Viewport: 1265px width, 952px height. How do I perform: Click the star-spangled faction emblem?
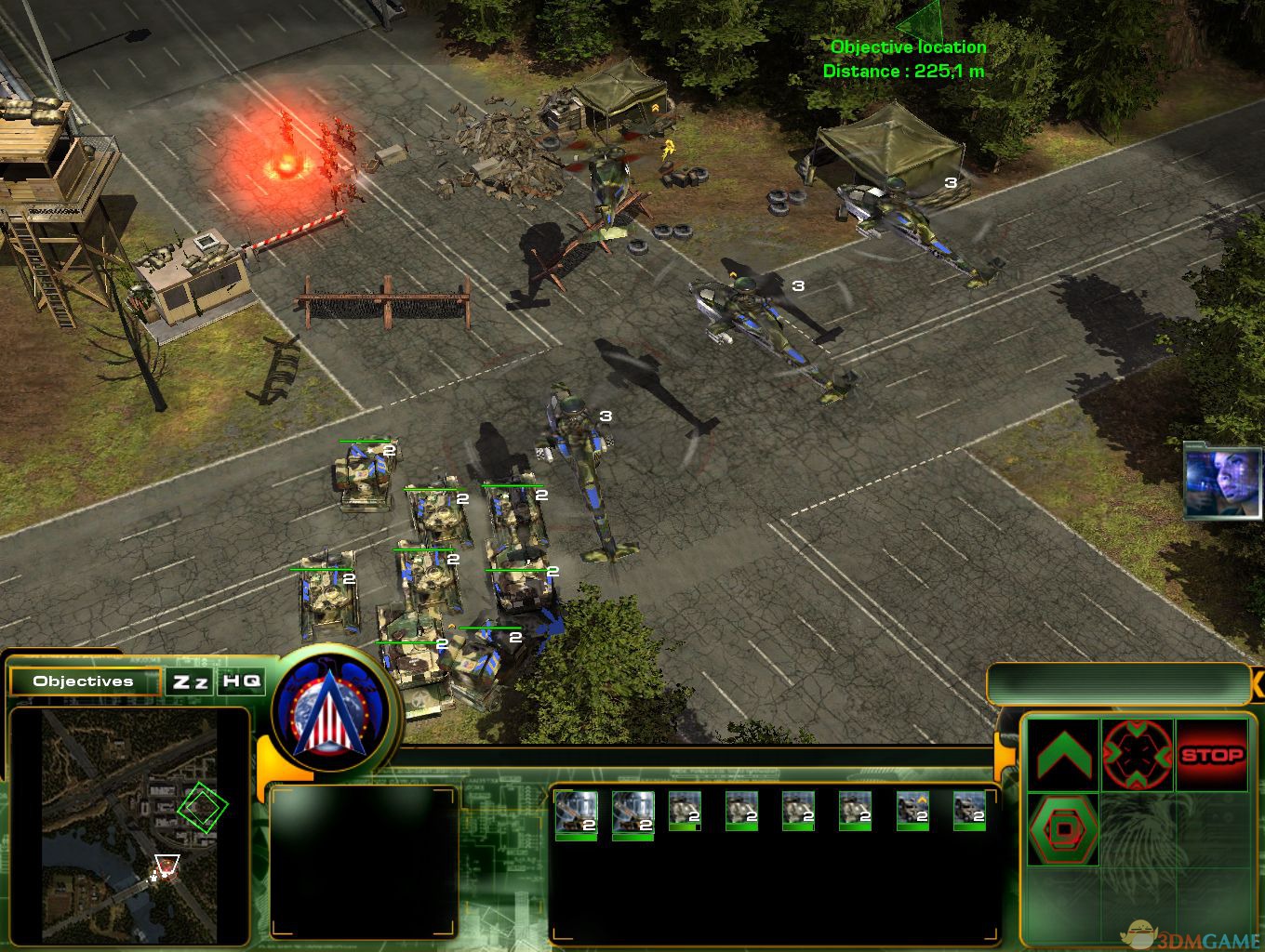pos(327,707)
